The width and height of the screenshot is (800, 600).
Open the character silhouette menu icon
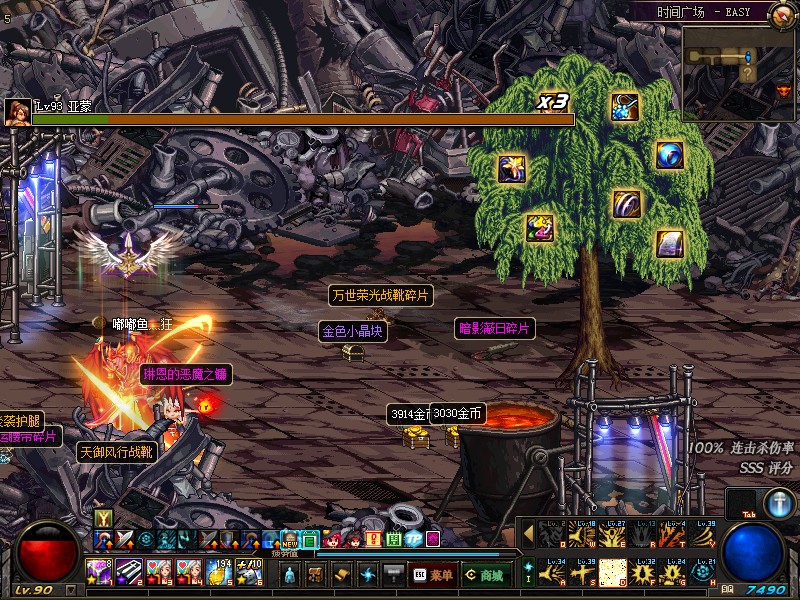click(x=290, y=574)
